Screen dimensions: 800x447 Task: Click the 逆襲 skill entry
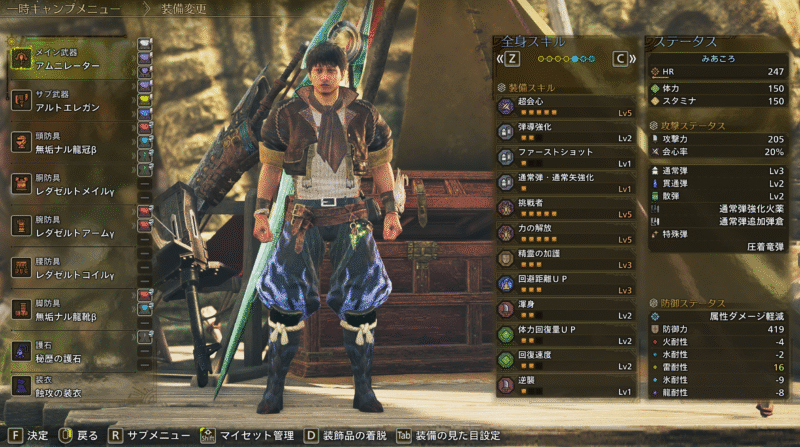point(565,384)
